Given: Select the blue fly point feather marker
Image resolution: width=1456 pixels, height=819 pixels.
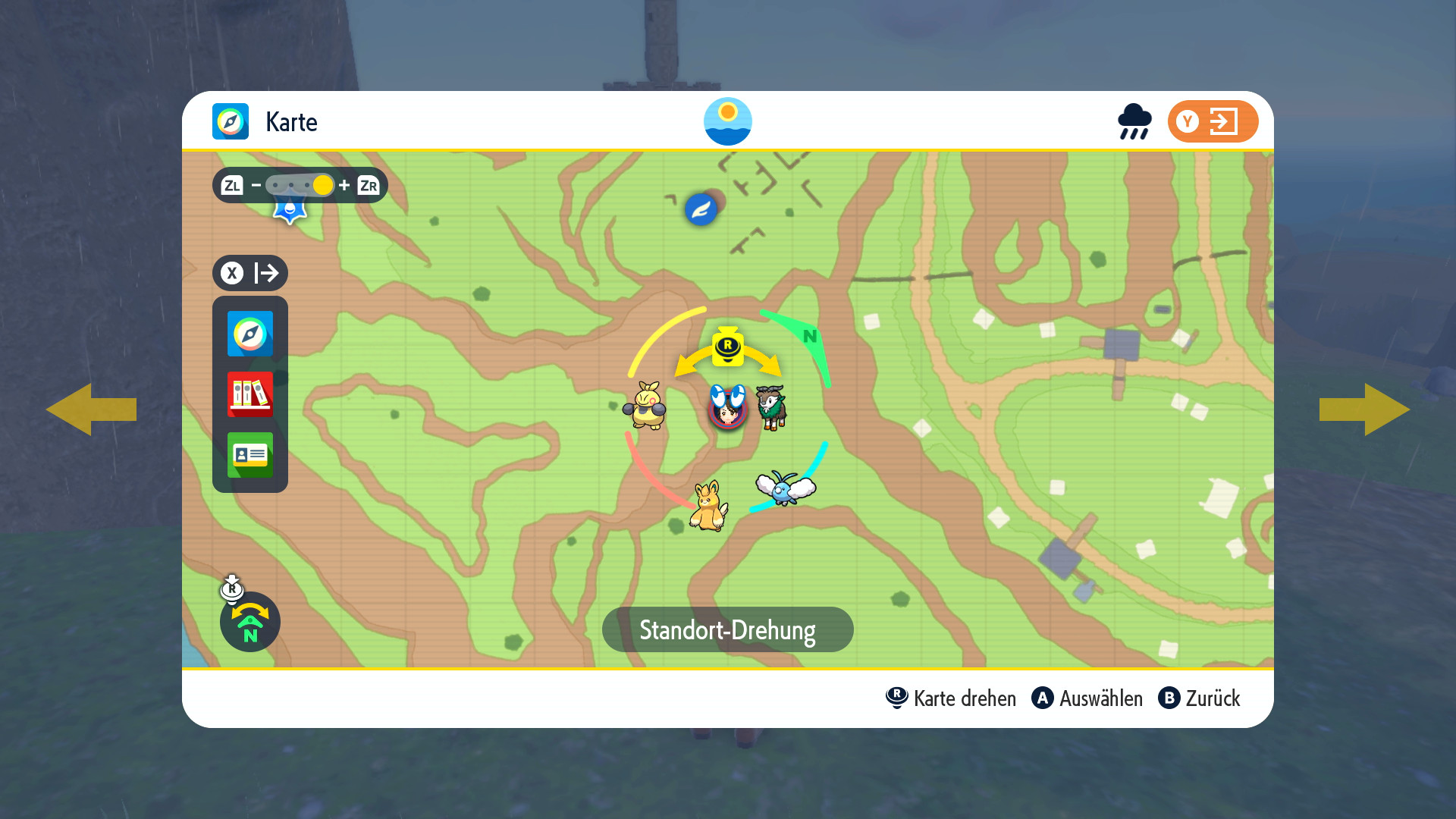Looking at the screenshot, I should (x=701, y=209).
